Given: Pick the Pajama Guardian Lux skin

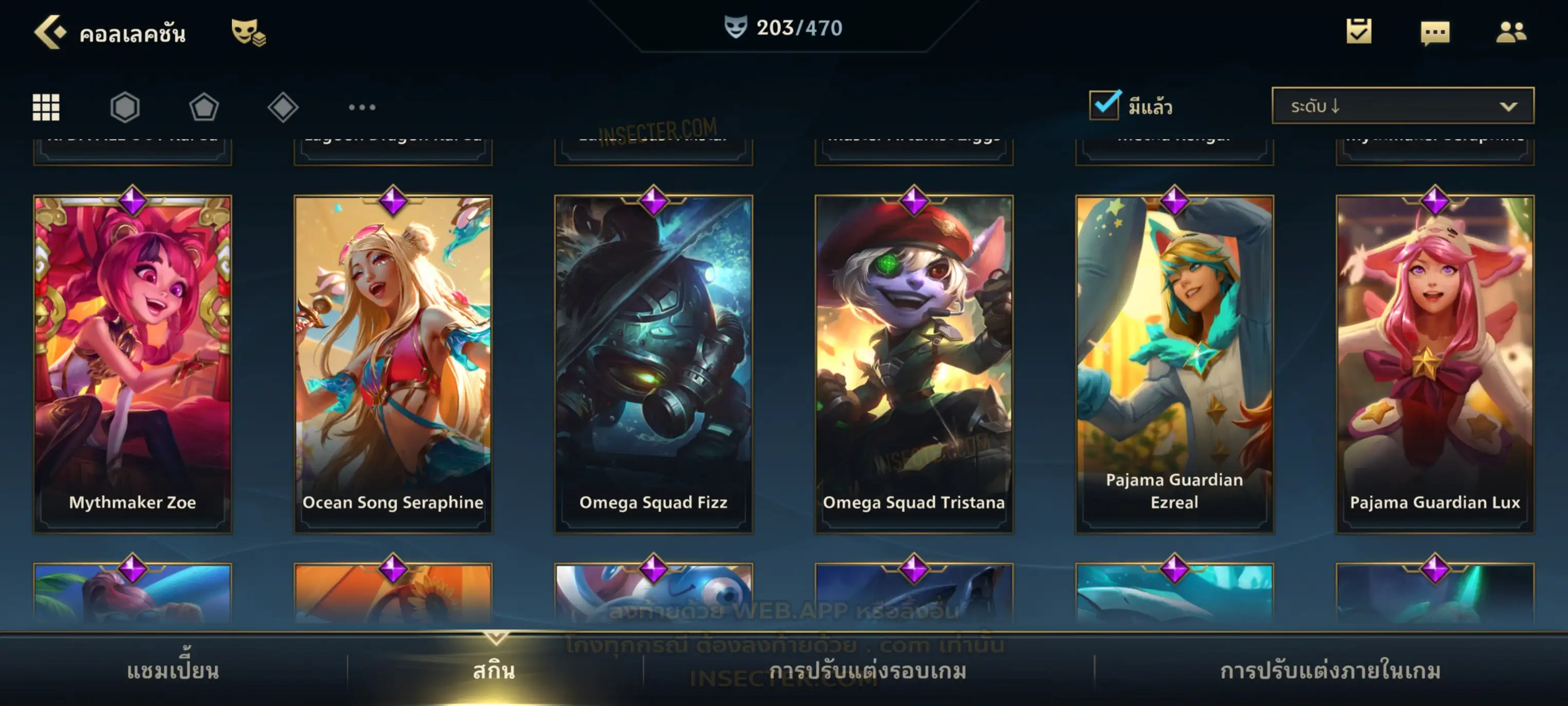Looking at the screenshot, I should click(x=1435, y=364).
